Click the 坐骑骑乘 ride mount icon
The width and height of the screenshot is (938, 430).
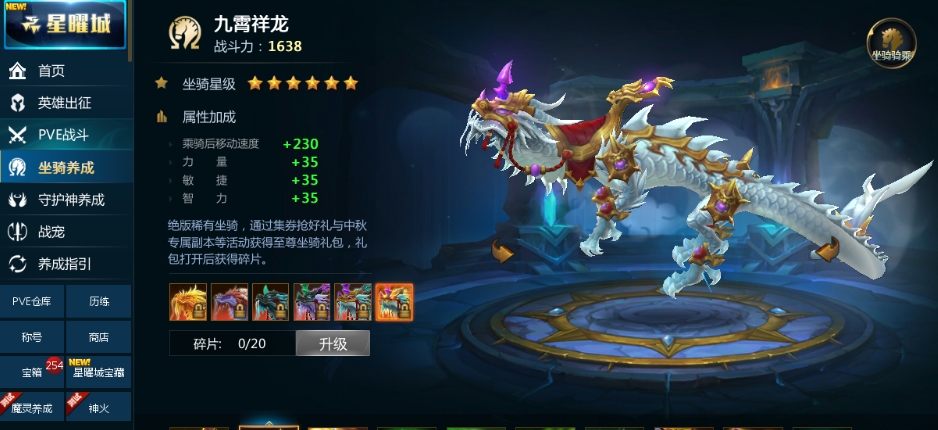[x=890, y=44]
